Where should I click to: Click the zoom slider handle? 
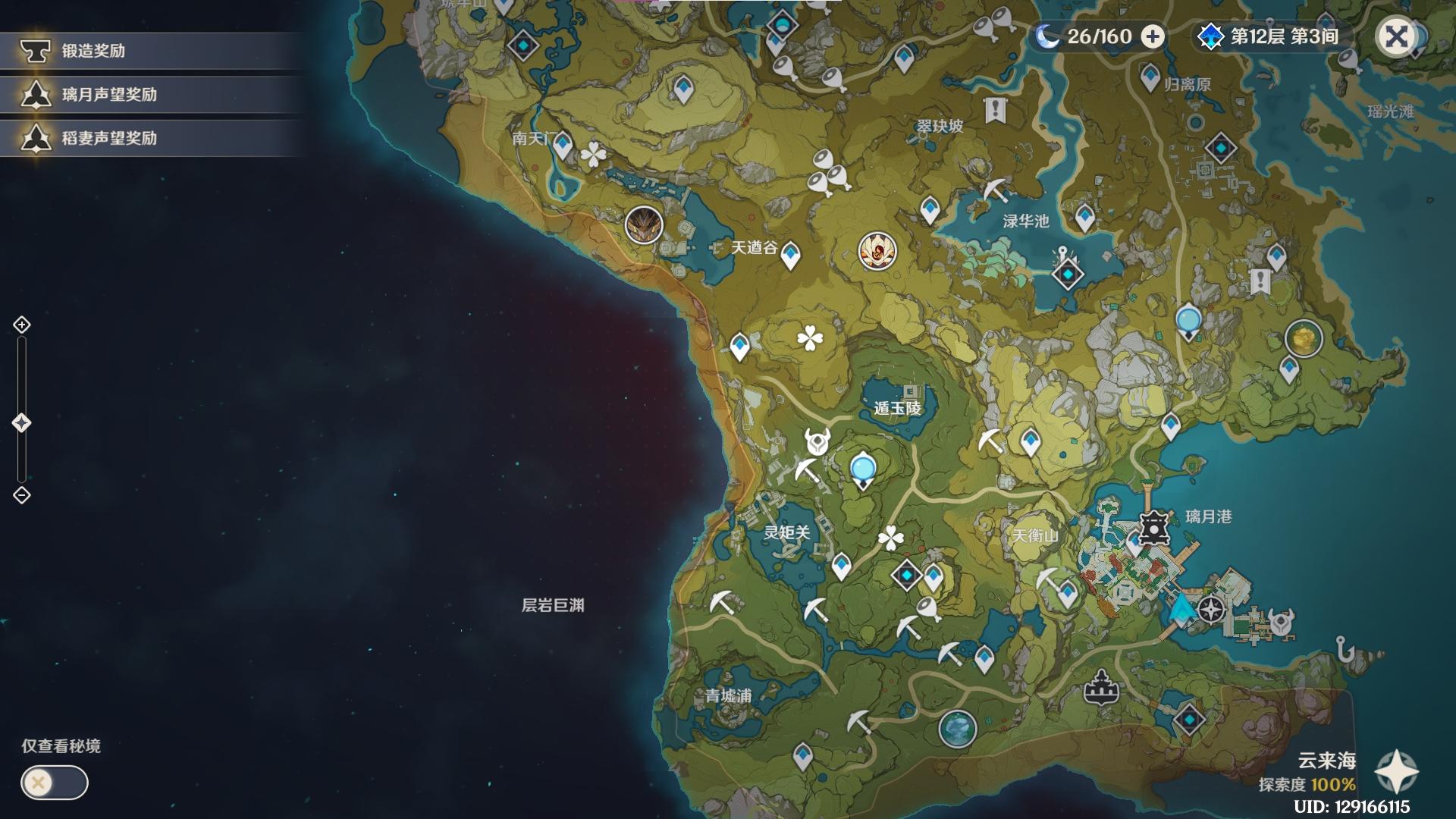coord(22,423)
